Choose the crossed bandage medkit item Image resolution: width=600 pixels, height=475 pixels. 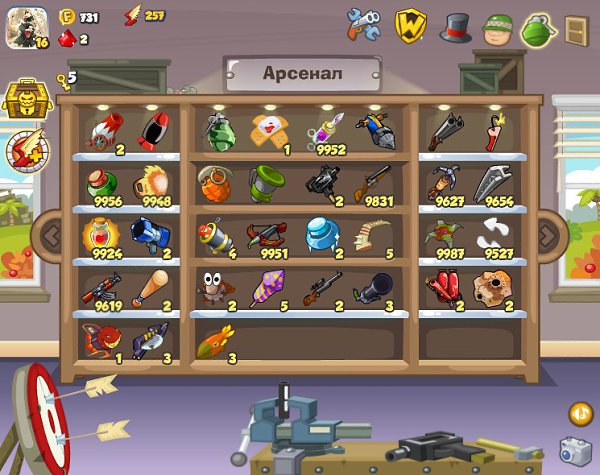point(267,131)
